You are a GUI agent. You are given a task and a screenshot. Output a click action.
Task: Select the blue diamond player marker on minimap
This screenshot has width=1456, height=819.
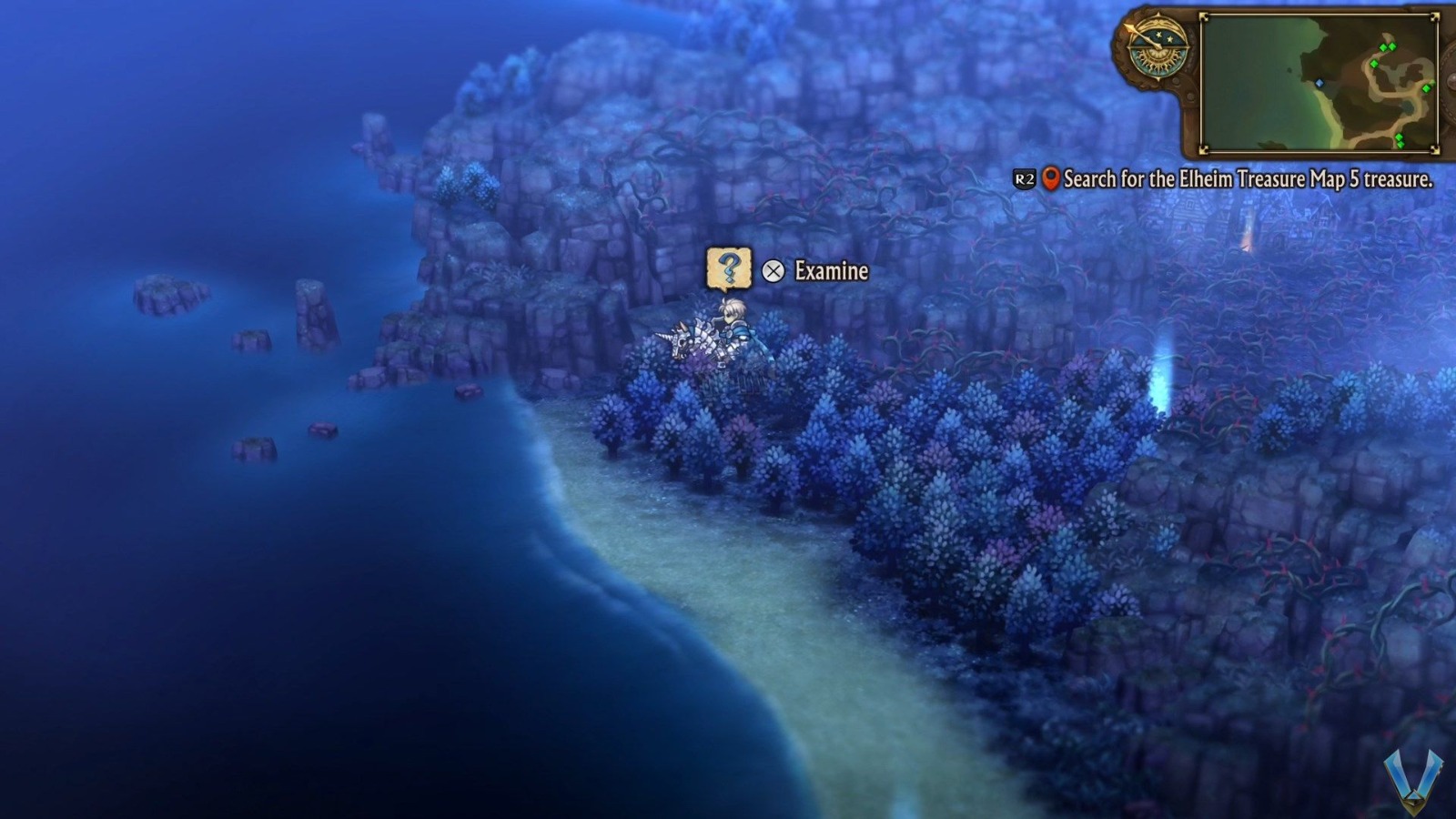[x=1319, y=83]
